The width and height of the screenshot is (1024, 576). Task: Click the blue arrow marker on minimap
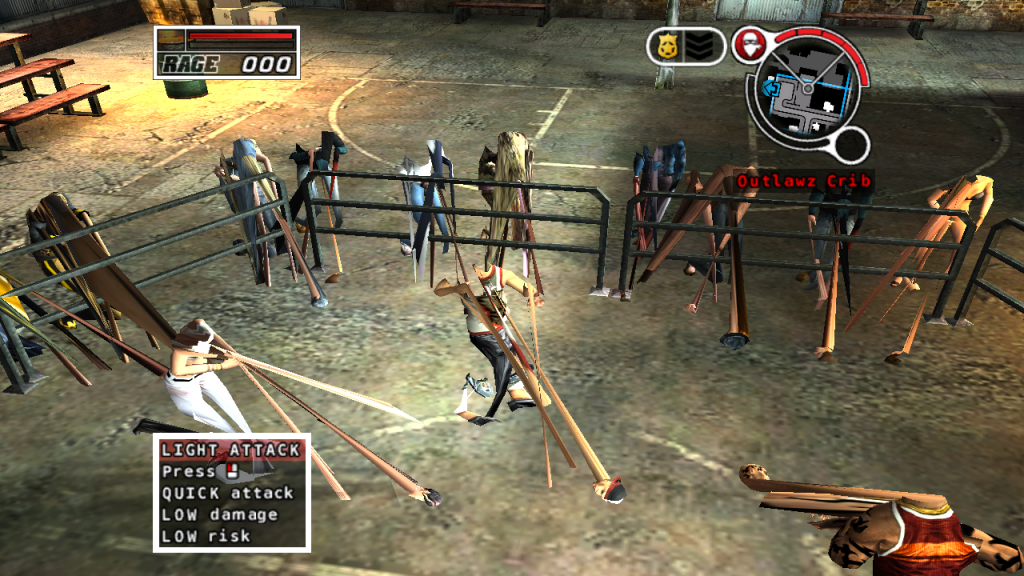pyautogui.click(x=773, y=88)
